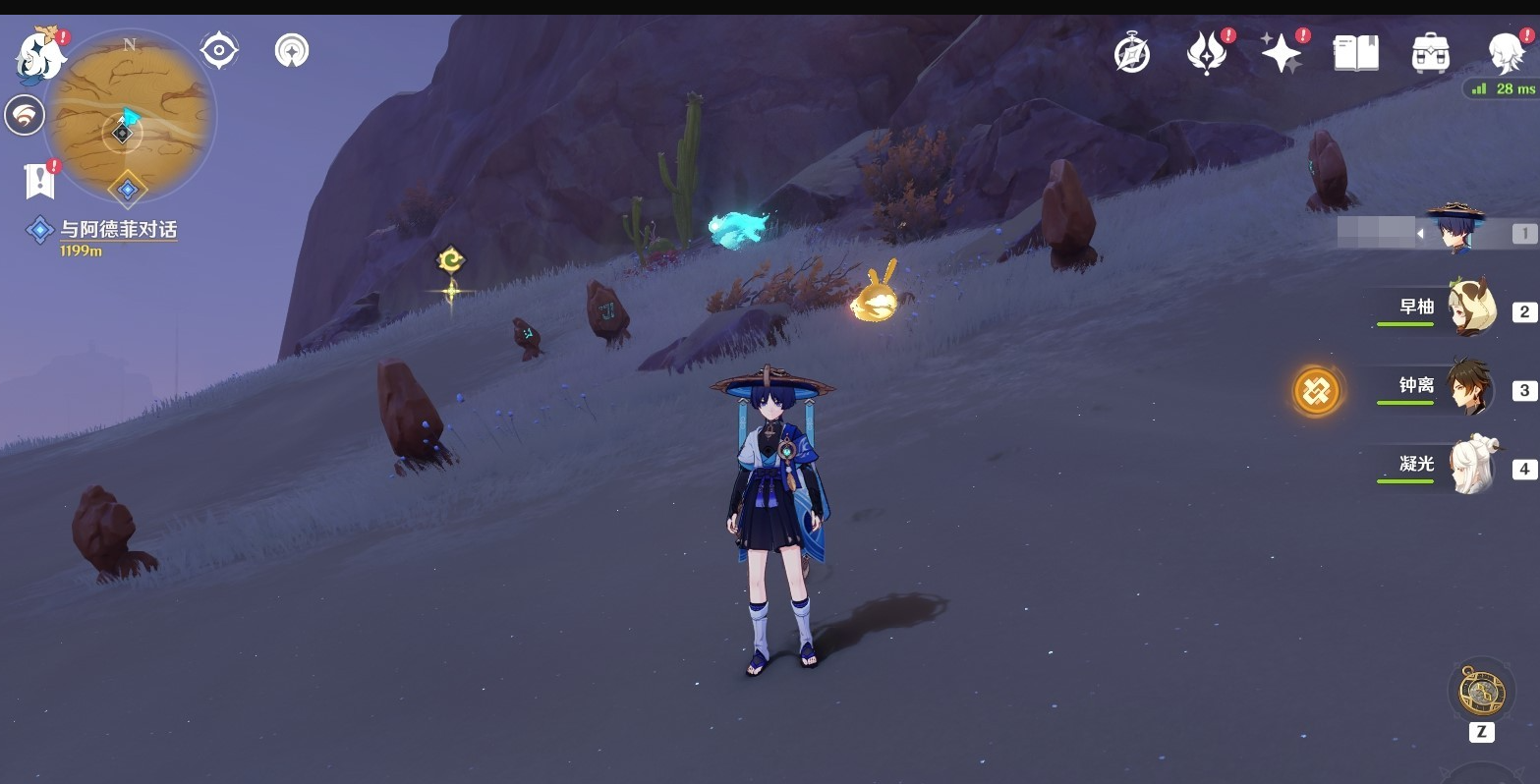Viewport: 1540px width, 784px height.
Task: Open the adventurer handbook
Action: click(x=1356, y=53)
